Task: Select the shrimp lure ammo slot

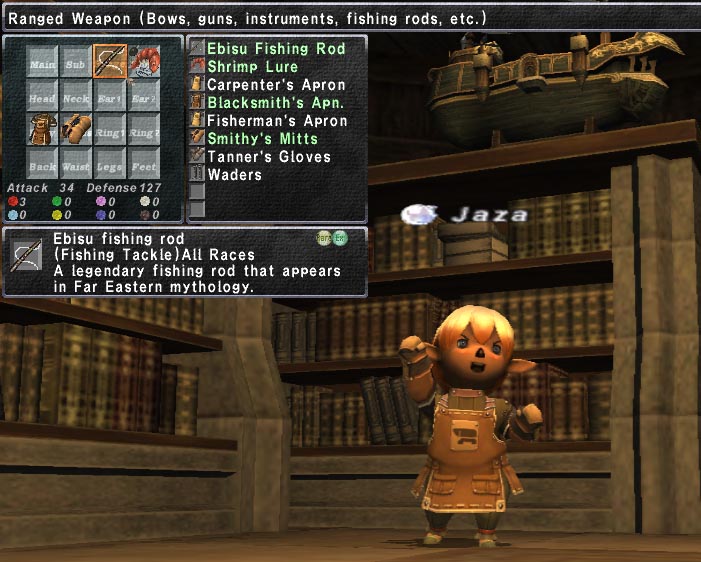Action: tap(143, 62)
